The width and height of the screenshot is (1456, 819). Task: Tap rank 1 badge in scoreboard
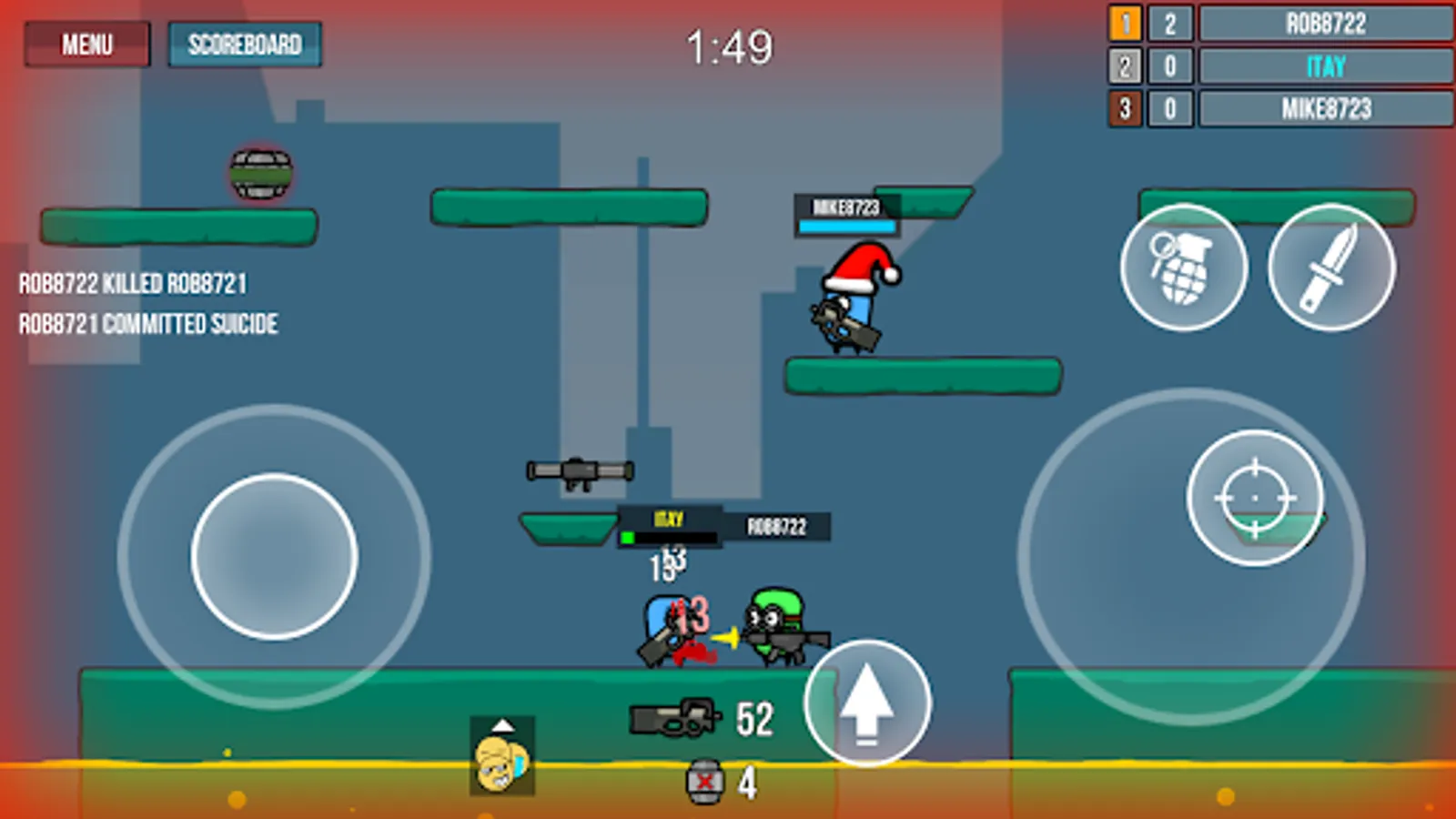pyautogui.click(x=1125, y=24)
